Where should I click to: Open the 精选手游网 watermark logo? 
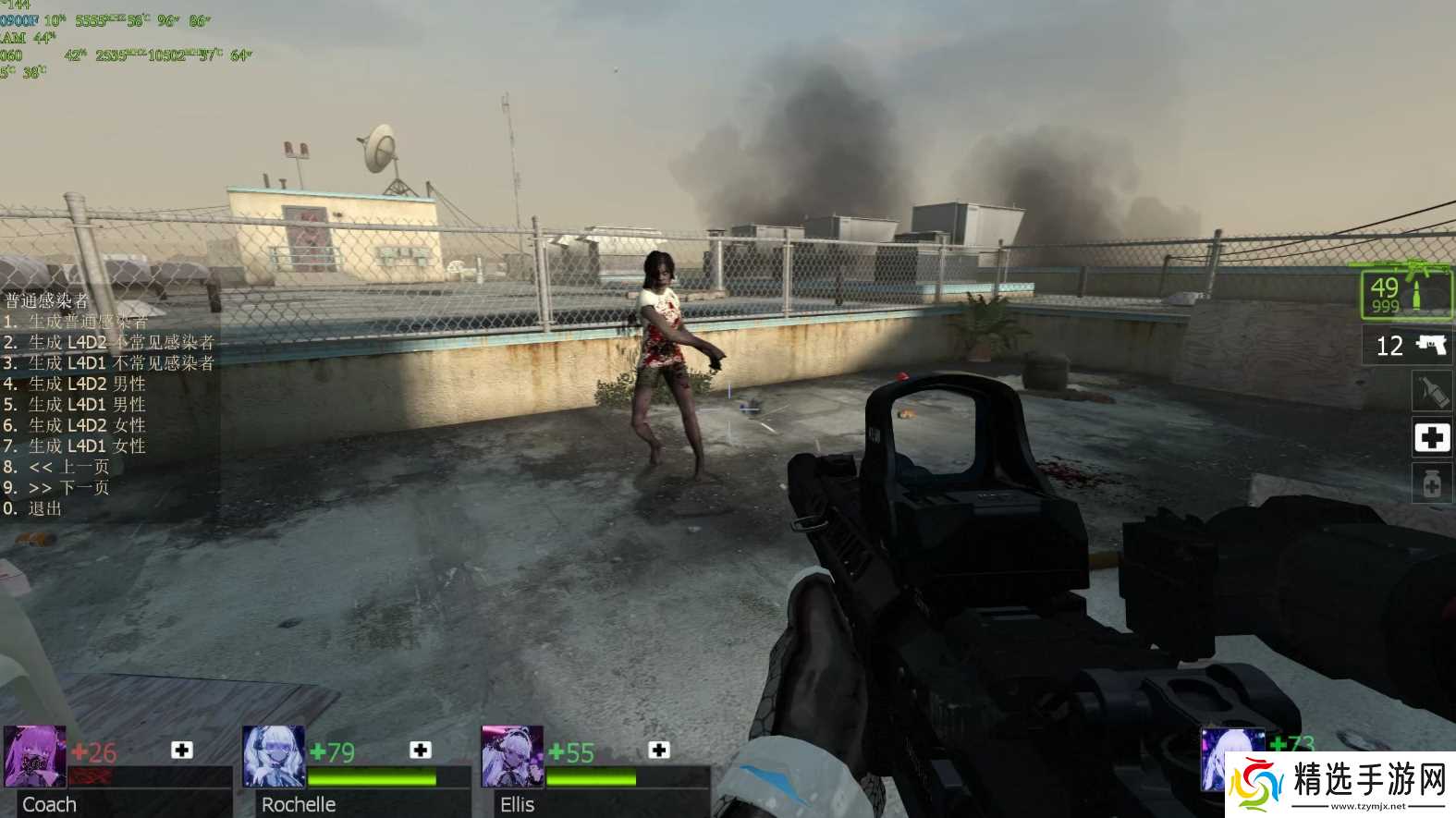pyautogui.click(x=1340, y=784)
